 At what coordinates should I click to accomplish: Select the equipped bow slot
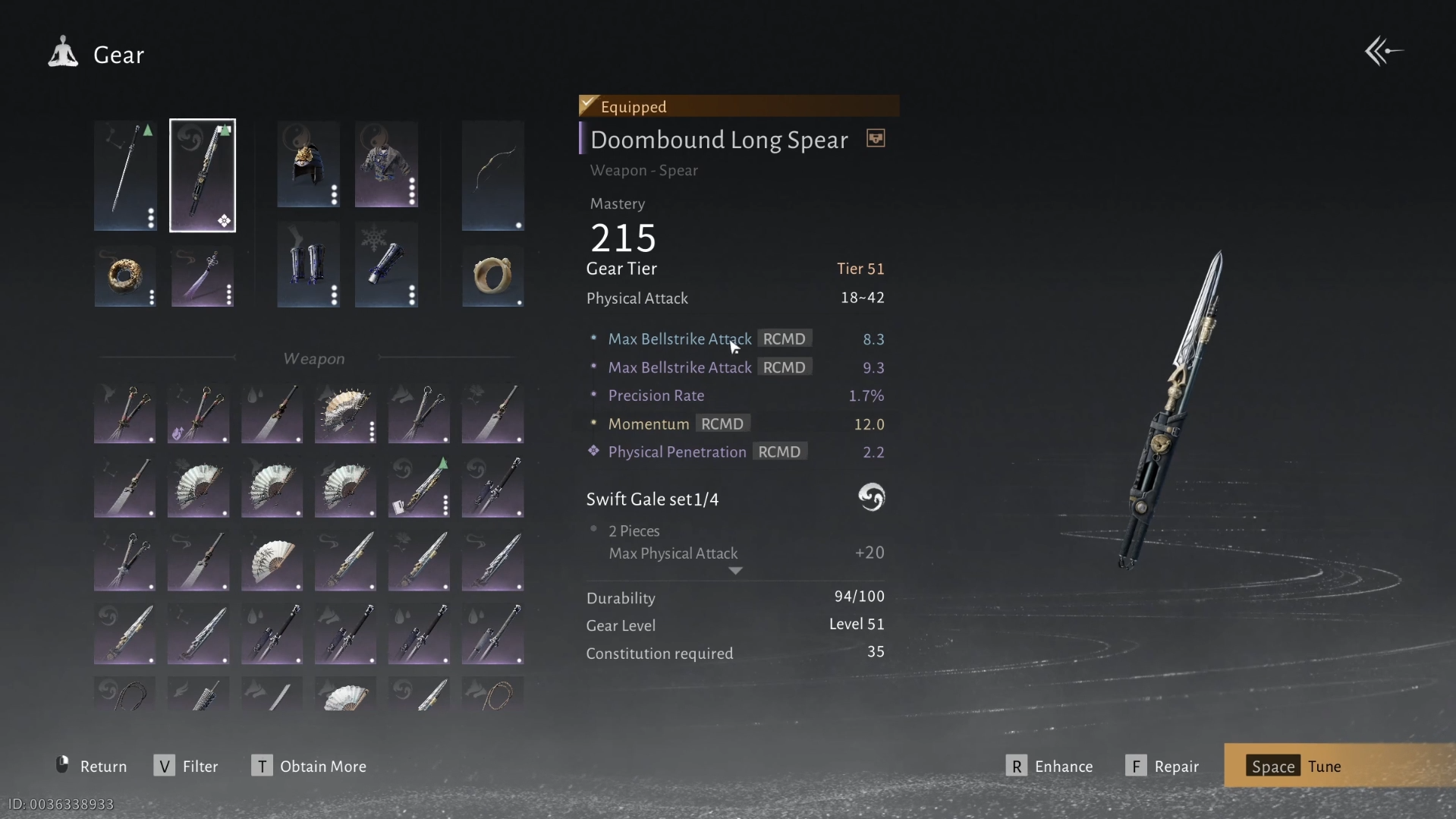(x=492, y=175)
